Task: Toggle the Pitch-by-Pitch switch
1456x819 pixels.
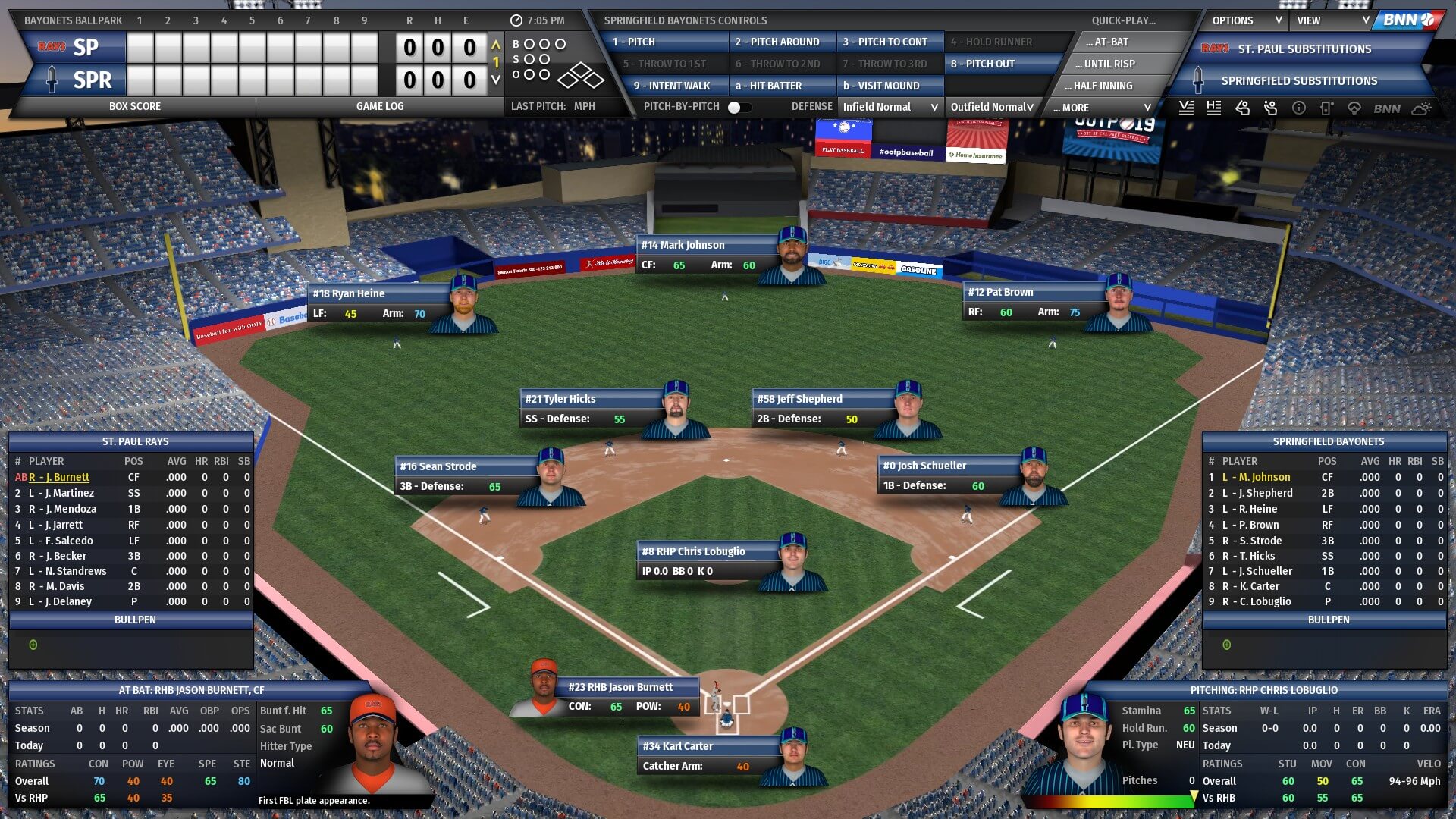Action: [739, 108]
